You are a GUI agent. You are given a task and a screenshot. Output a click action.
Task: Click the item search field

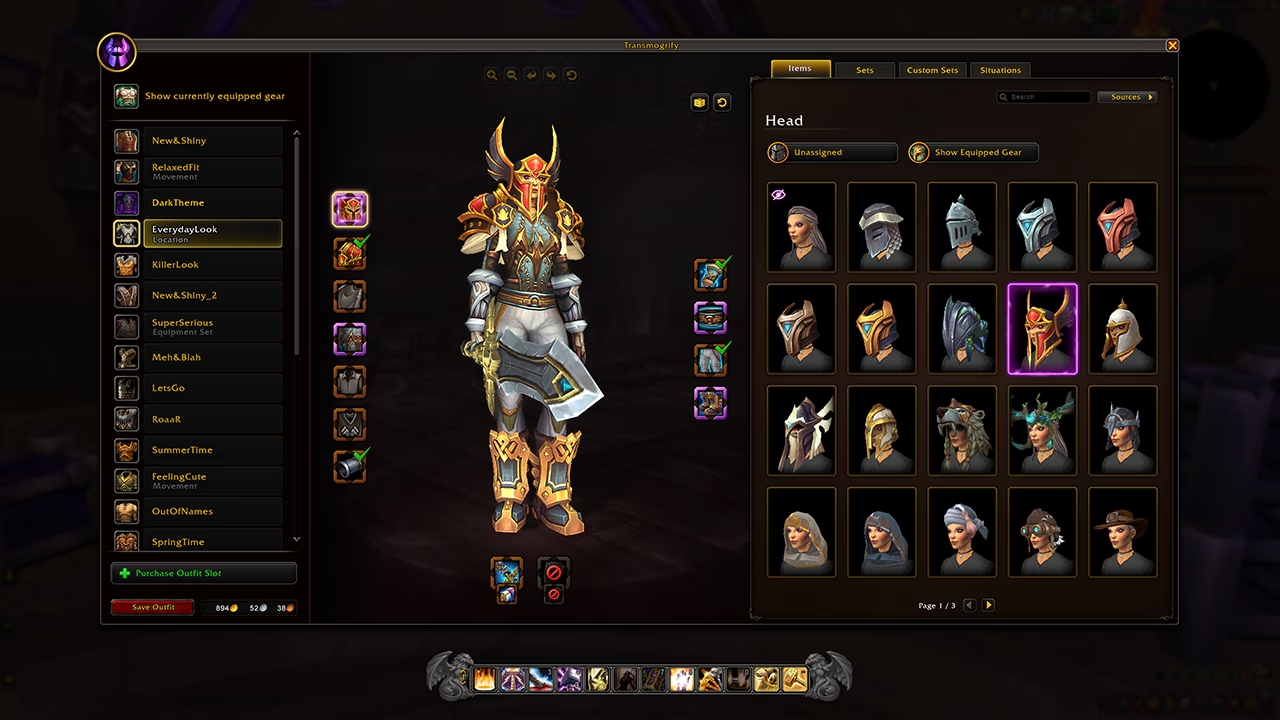click(x=1044, y=96)
